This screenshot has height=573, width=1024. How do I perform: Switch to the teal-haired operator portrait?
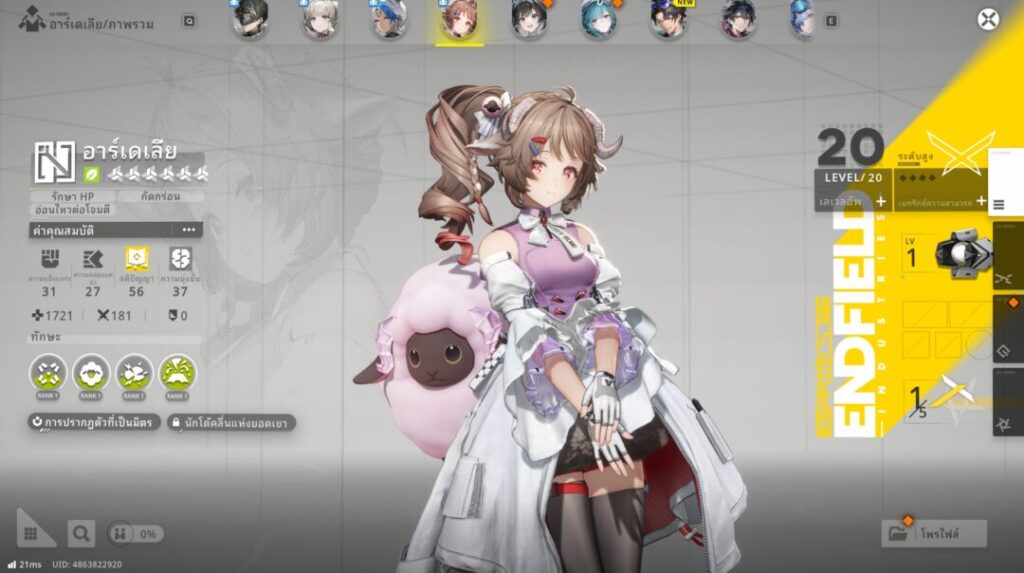[x=598, y=20]
